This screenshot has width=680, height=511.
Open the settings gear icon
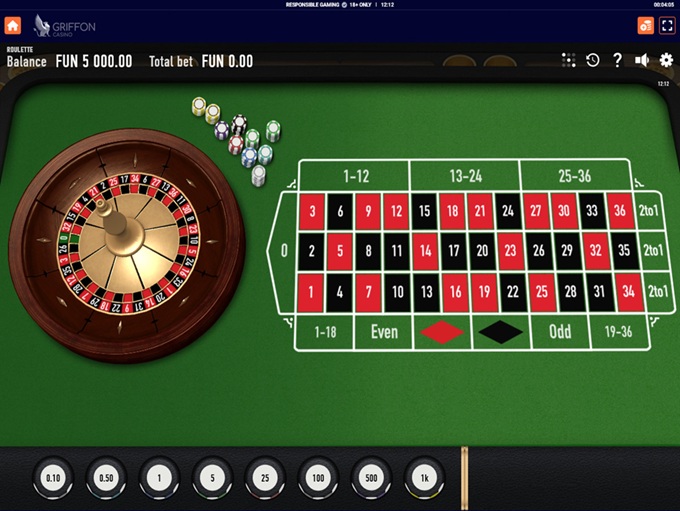coord(667,61)
